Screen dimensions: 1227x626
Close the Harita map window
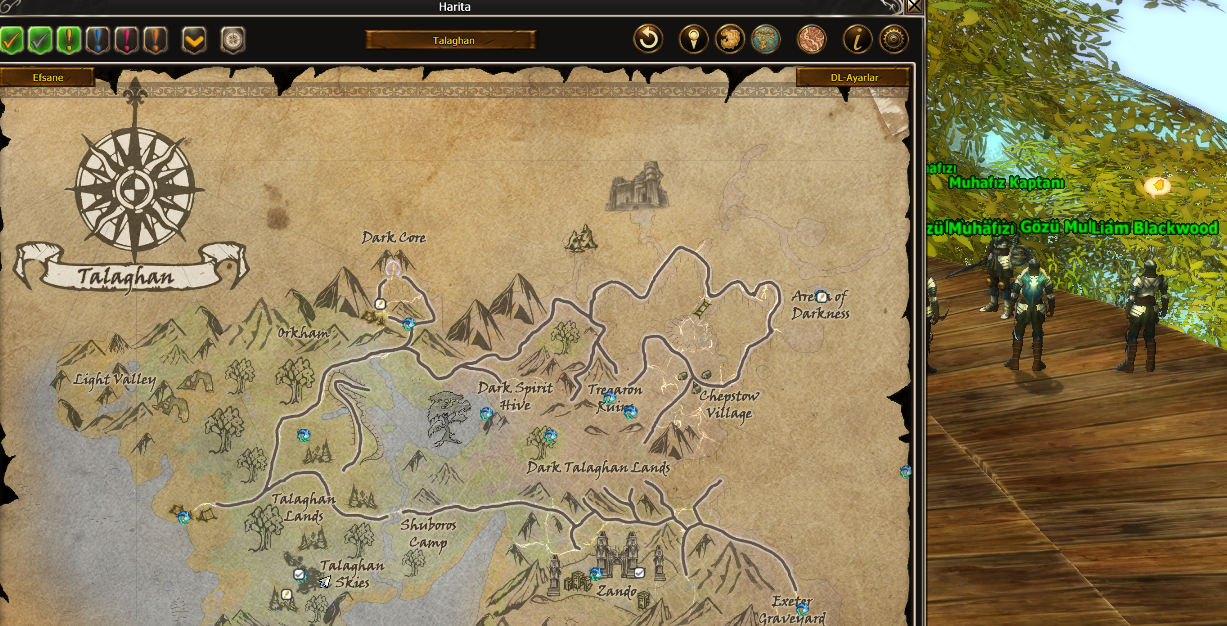click(x=914, y=7)
